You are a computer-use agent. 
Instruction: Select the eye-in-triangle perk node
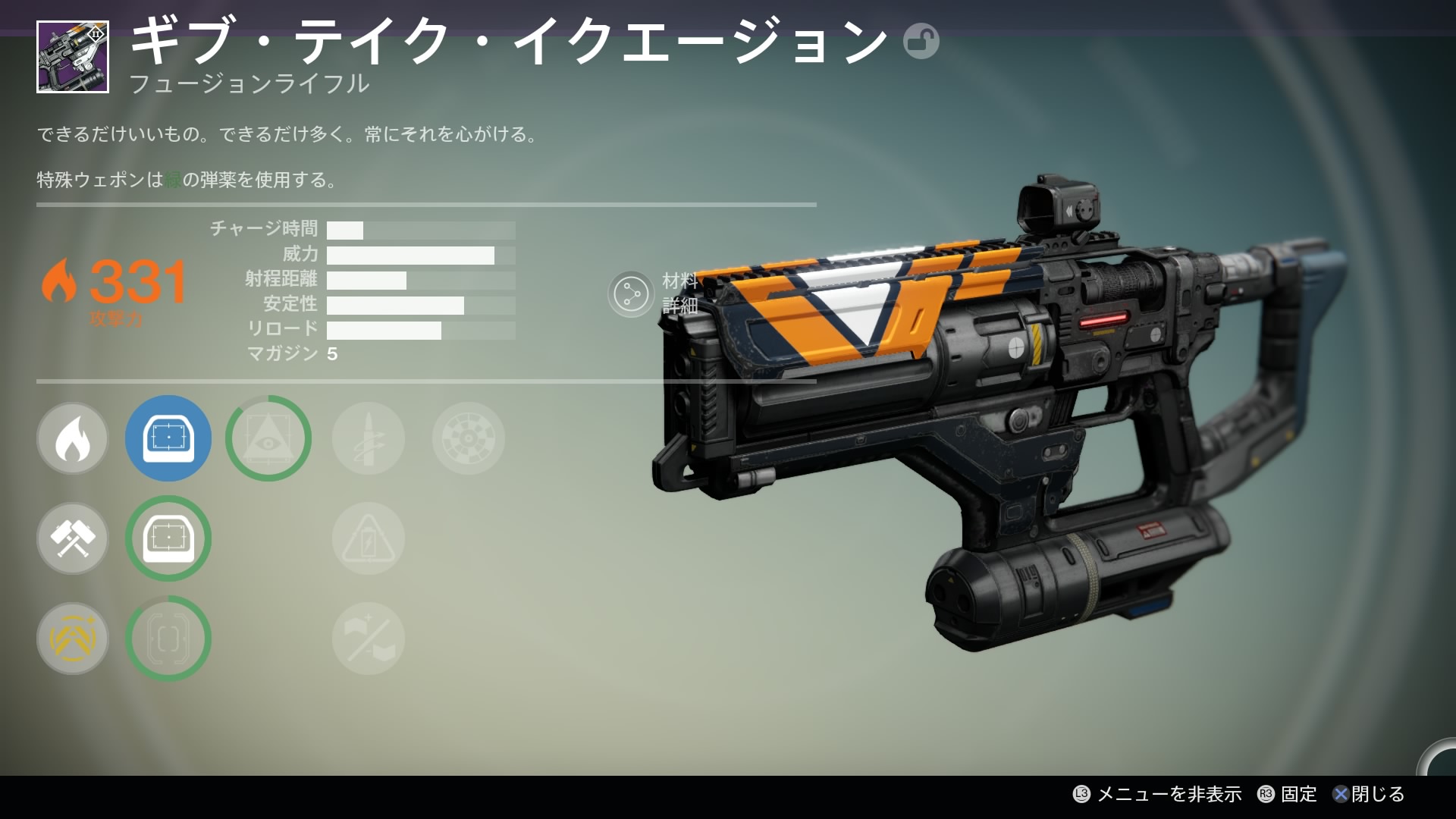268,438
